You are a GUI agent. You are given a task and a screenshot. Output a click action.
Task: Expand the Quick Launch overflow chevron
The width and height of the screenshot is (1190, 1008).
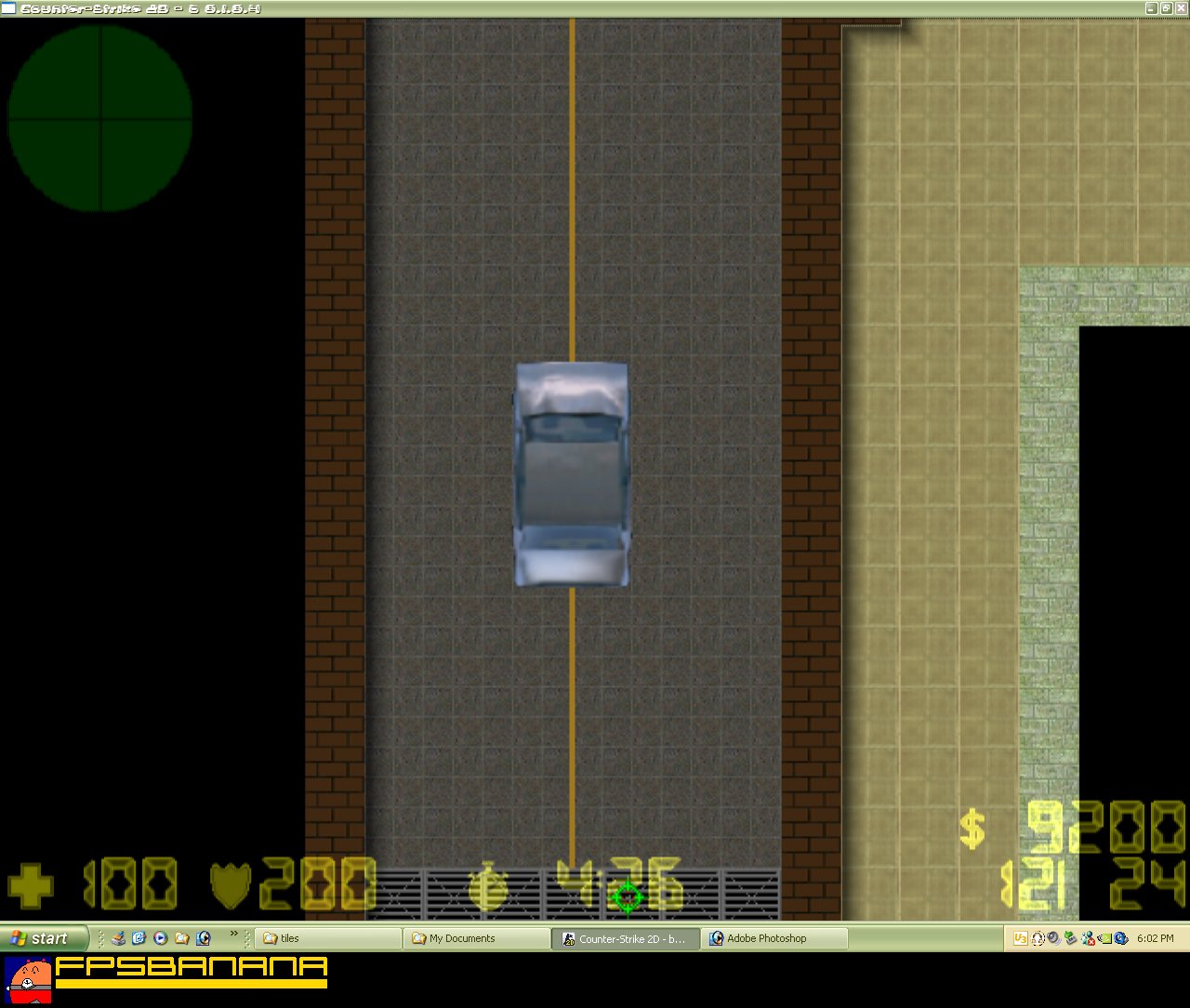234,934
